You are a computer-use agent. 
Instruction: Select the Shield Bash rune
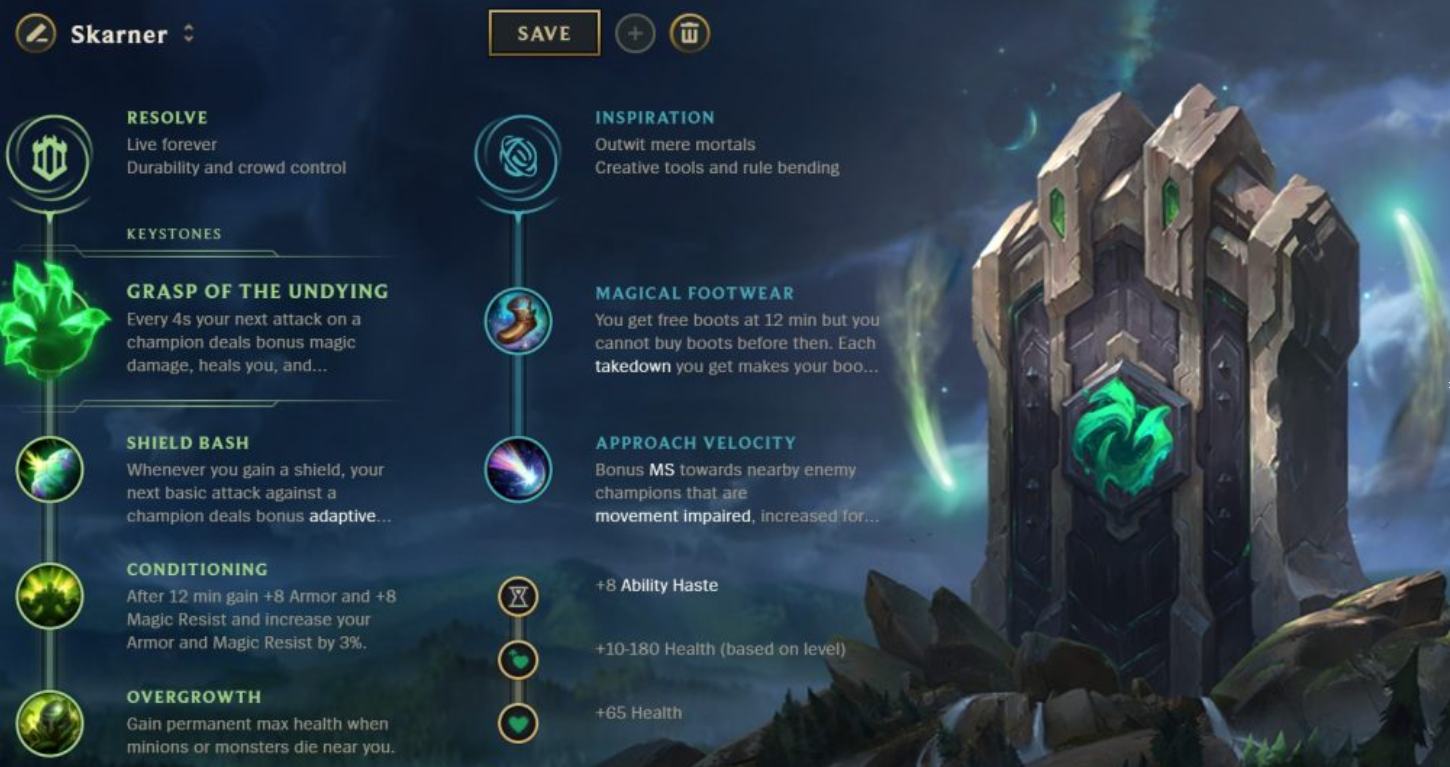[x=48, y=470]
